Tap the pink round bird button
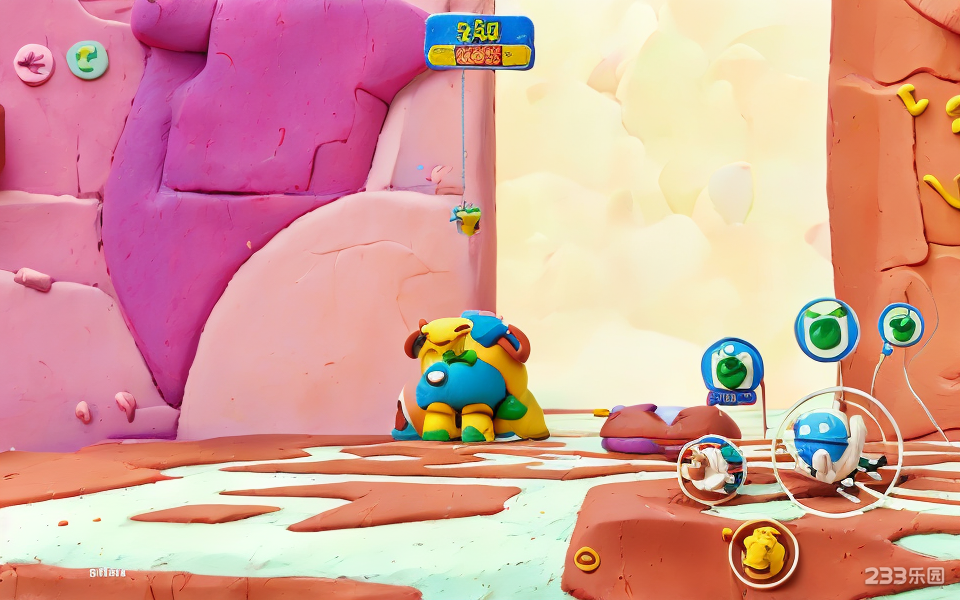This screenshot has width=960, height=600. (x=33, y=64)
